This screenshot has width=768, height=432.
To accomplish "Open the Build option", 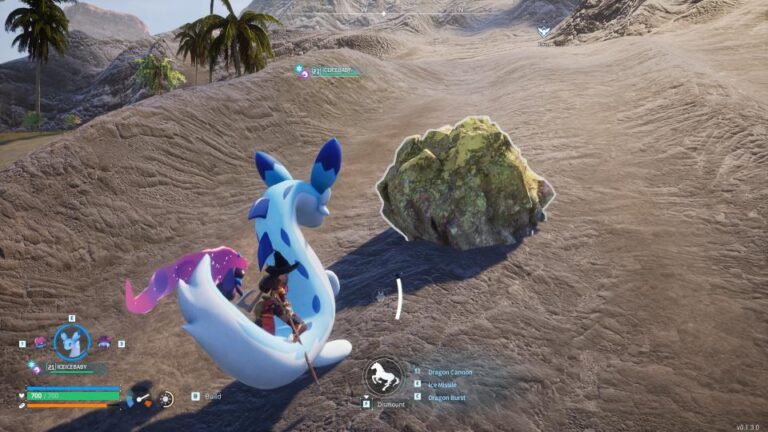I will point(212,396).
